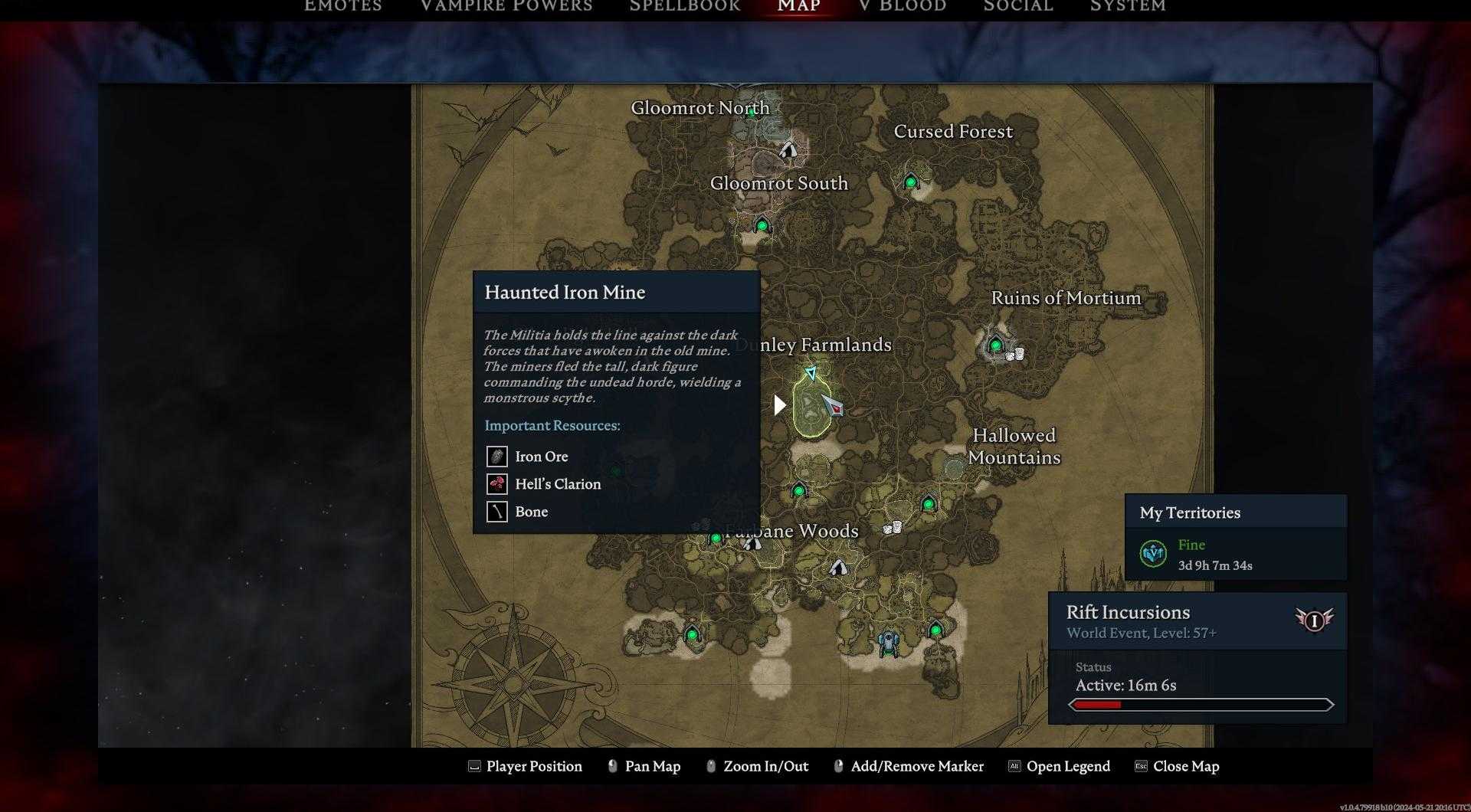Select the blue castle icon on the map
1471x812 pixels.
coord(887,643)
